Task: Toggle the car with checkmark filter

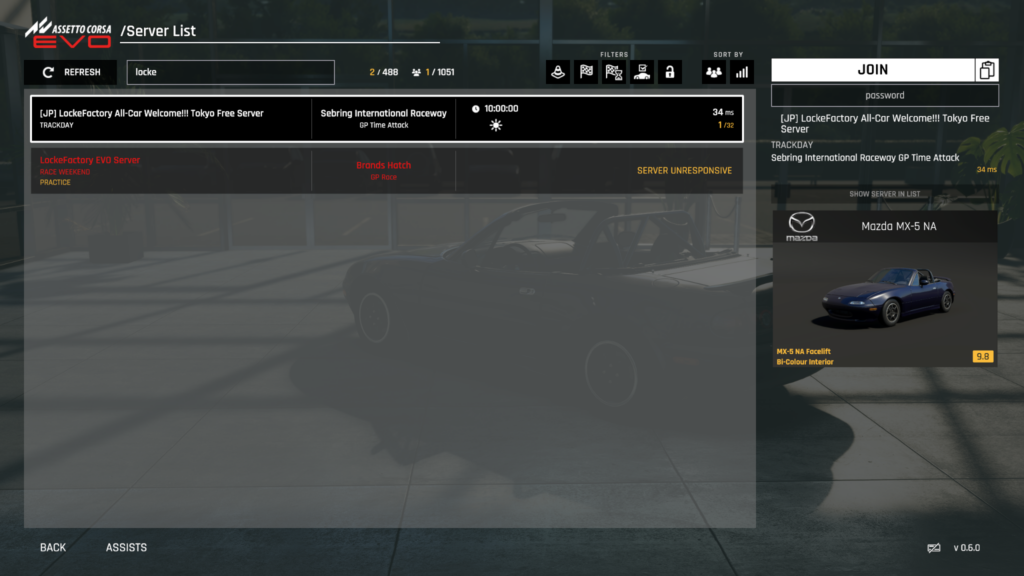Action: 642,72
